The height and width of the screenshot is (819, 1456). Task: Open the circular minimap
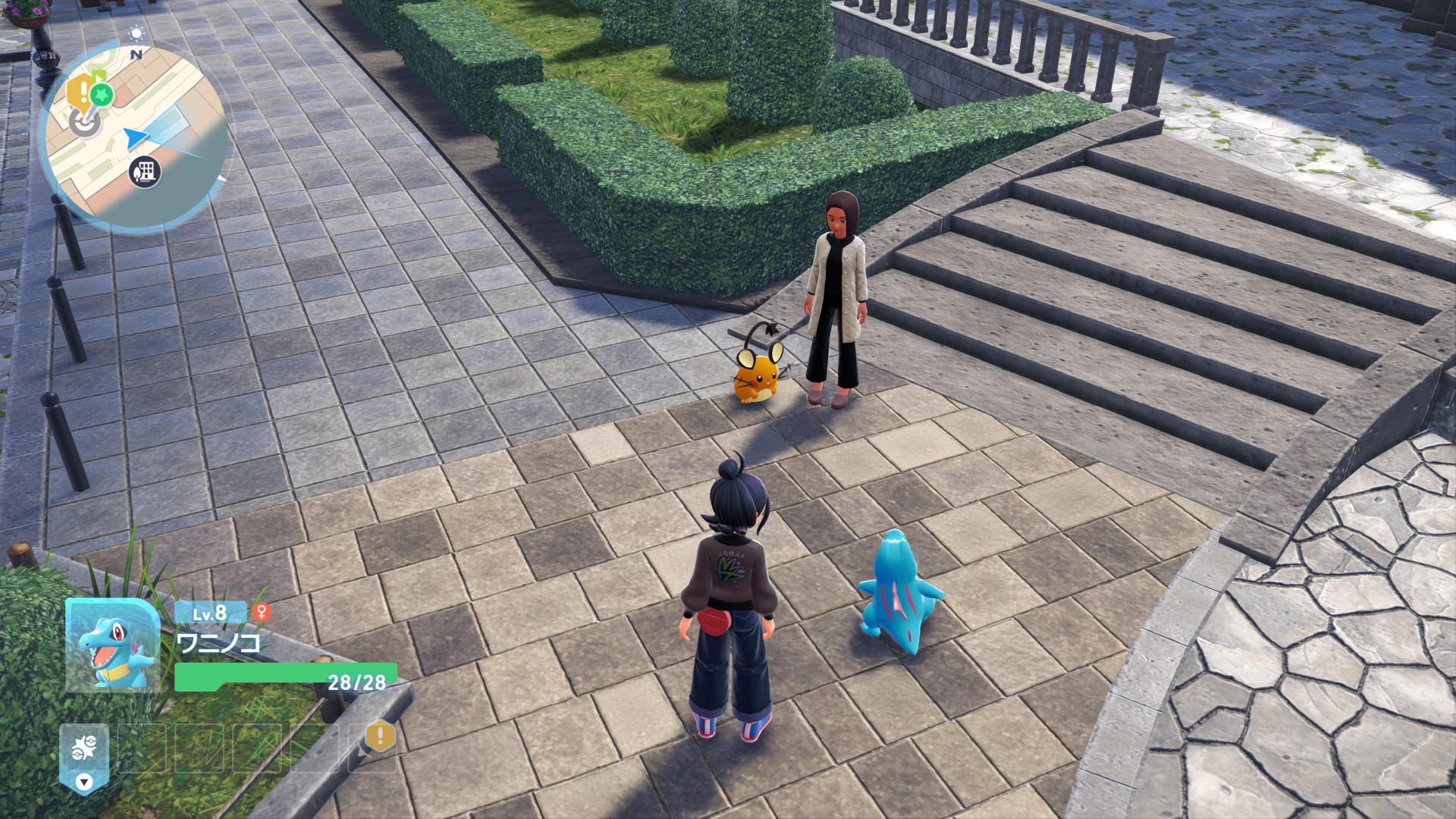point(135,136)
